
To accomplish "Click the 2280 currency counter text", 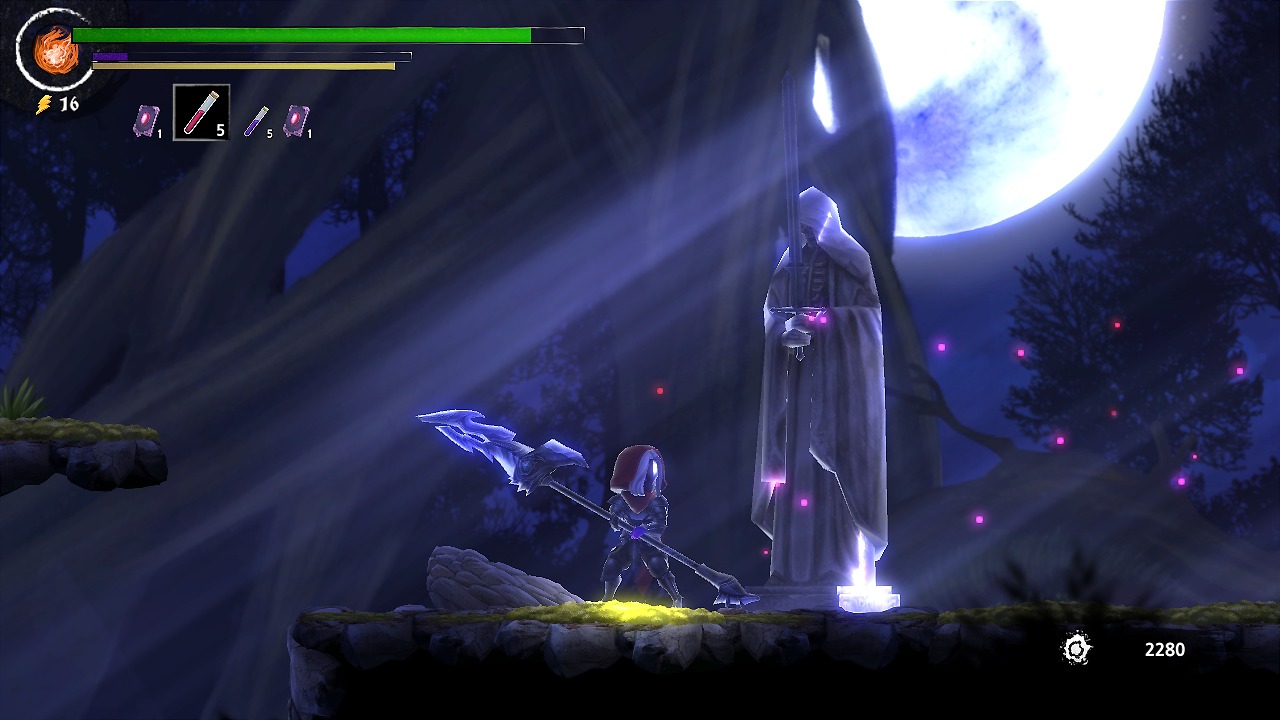I will click(x=1163, y=649).
